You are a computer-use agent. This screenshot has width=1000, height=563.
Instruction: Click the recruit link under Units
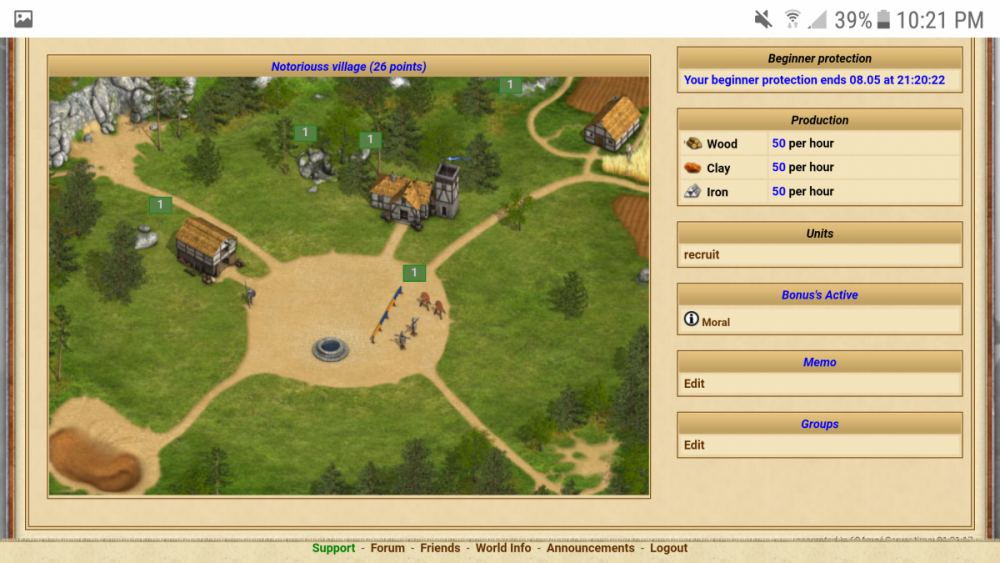pos(702,255)
